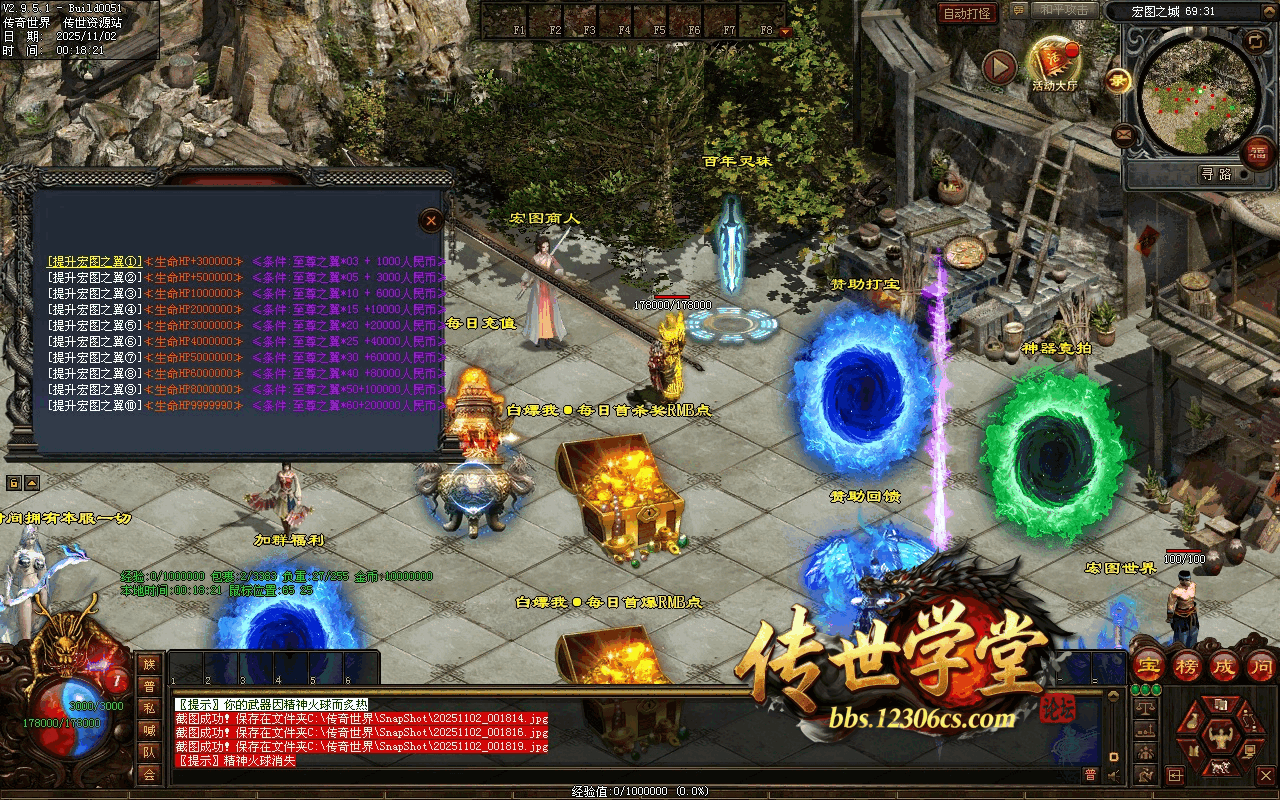Select the 族 clan chat channel
1280x800 pixels.
(149, 664)
